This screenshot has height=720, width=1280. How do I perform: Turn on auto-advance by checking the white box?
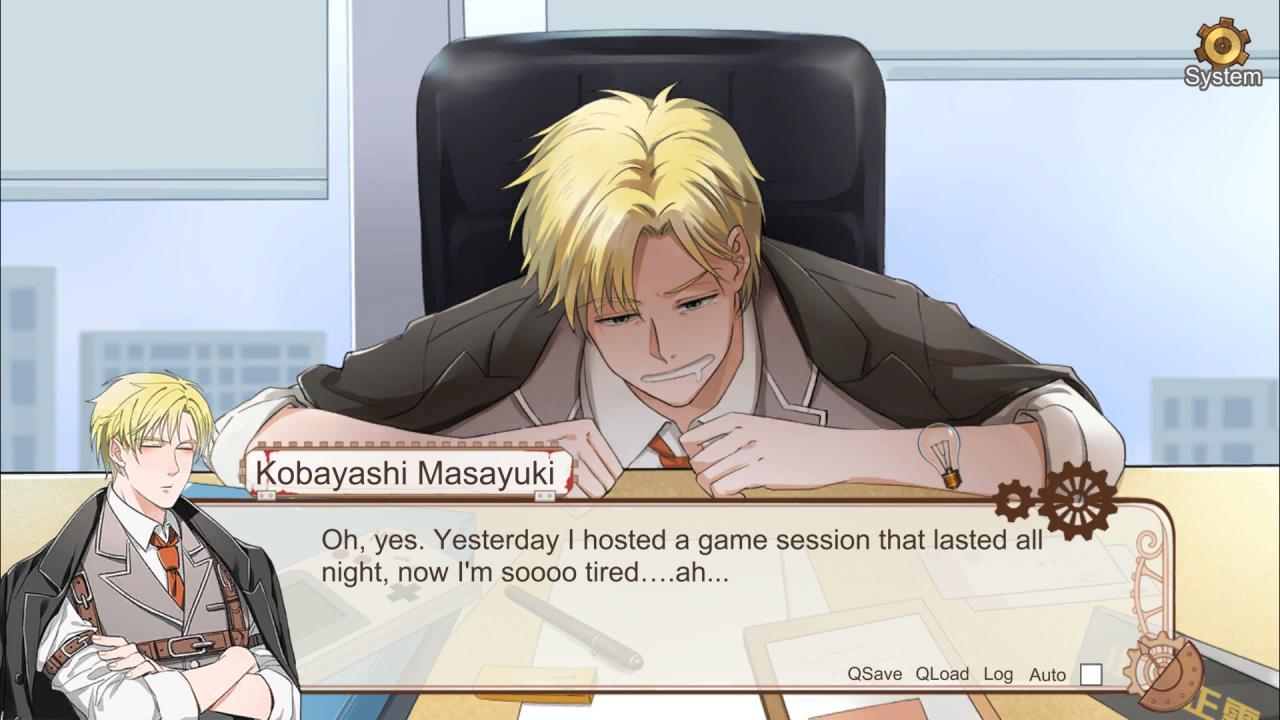coord(1090,674)
